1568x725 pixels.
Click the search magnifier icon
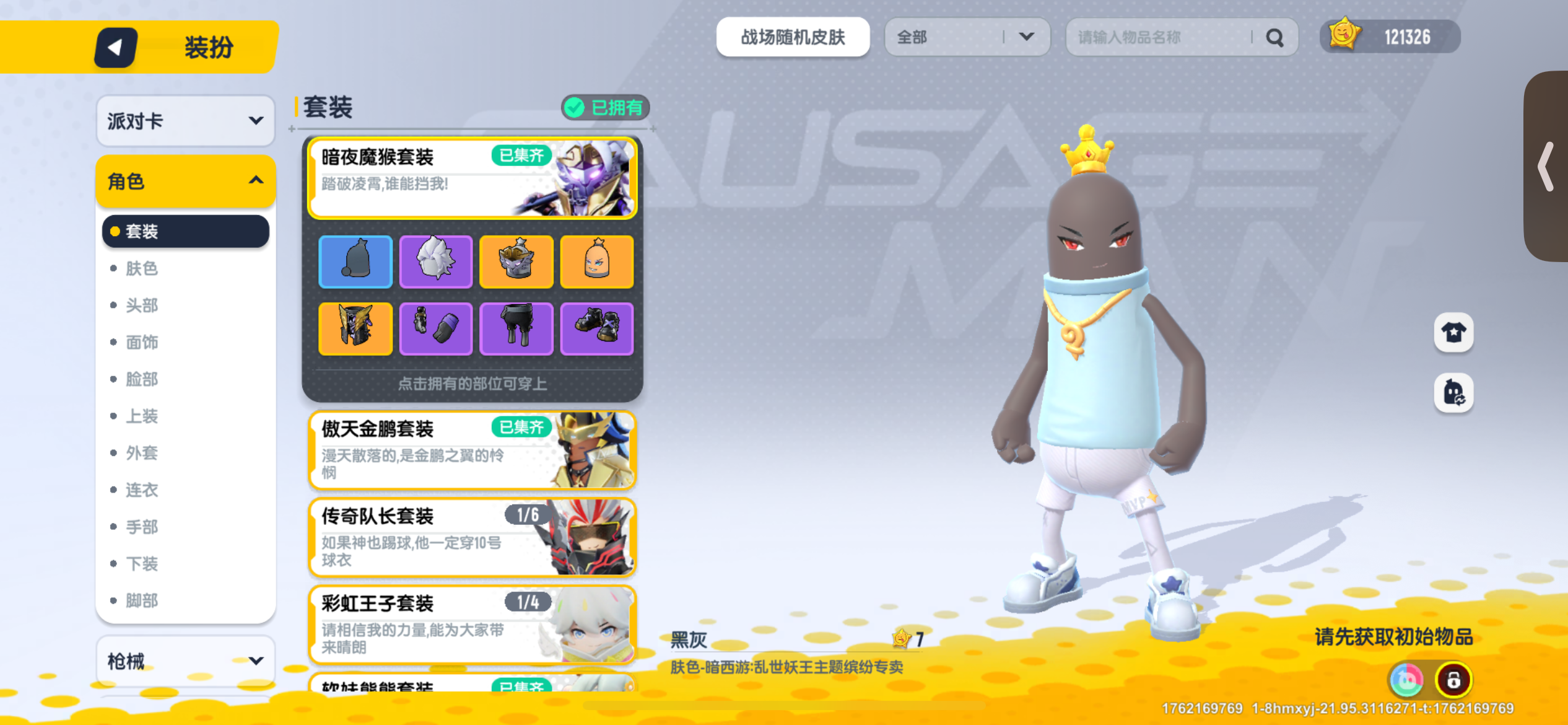click(1274, 37)
